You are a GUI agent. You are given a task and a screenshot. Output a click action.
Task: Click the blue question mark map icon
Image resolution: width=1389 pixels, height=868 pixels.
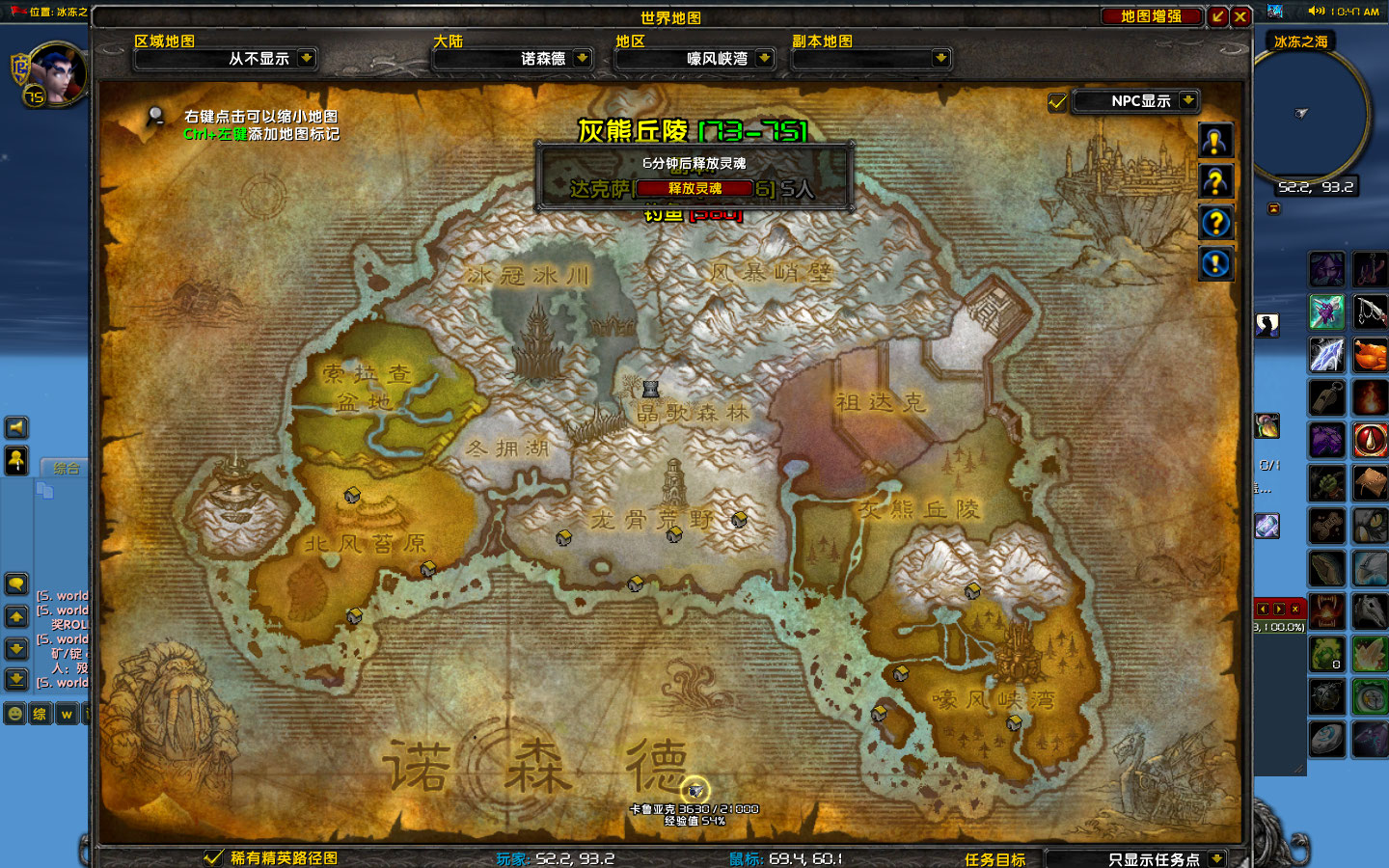tap(1215, 223)
